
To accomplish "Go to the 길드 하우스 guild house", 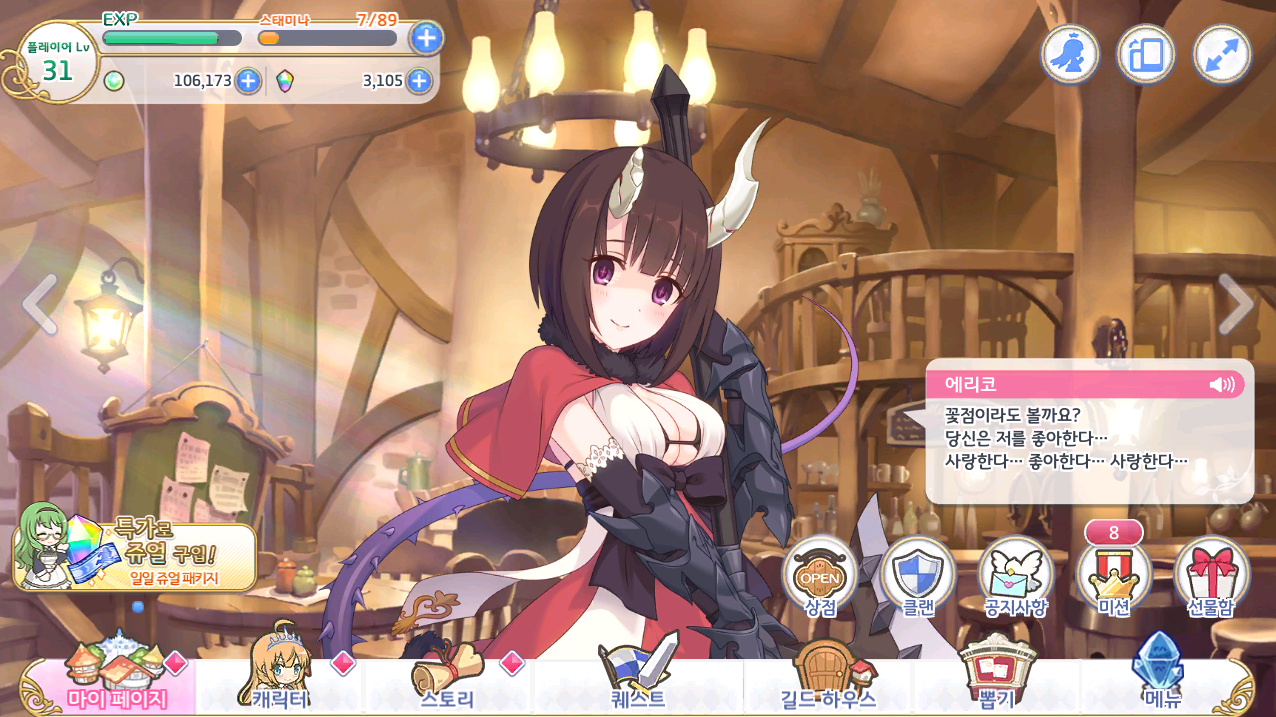I will click(x=826, y=683).
